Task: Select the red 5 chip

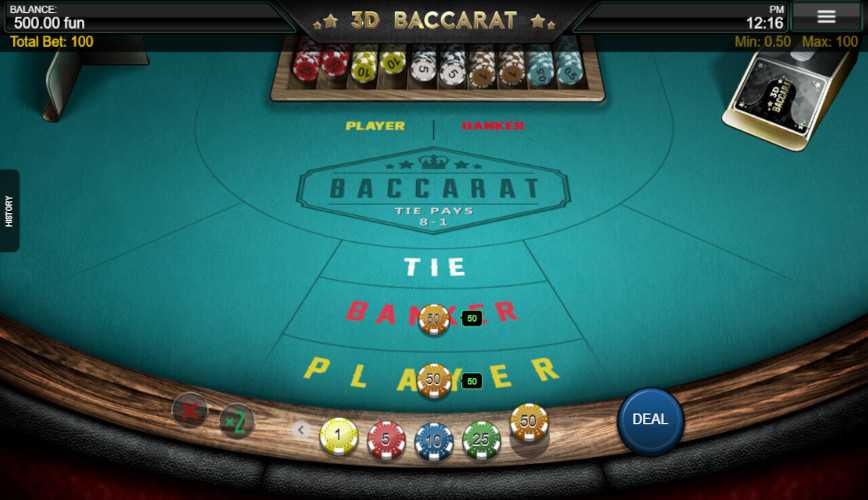Action: click(386, 439)
